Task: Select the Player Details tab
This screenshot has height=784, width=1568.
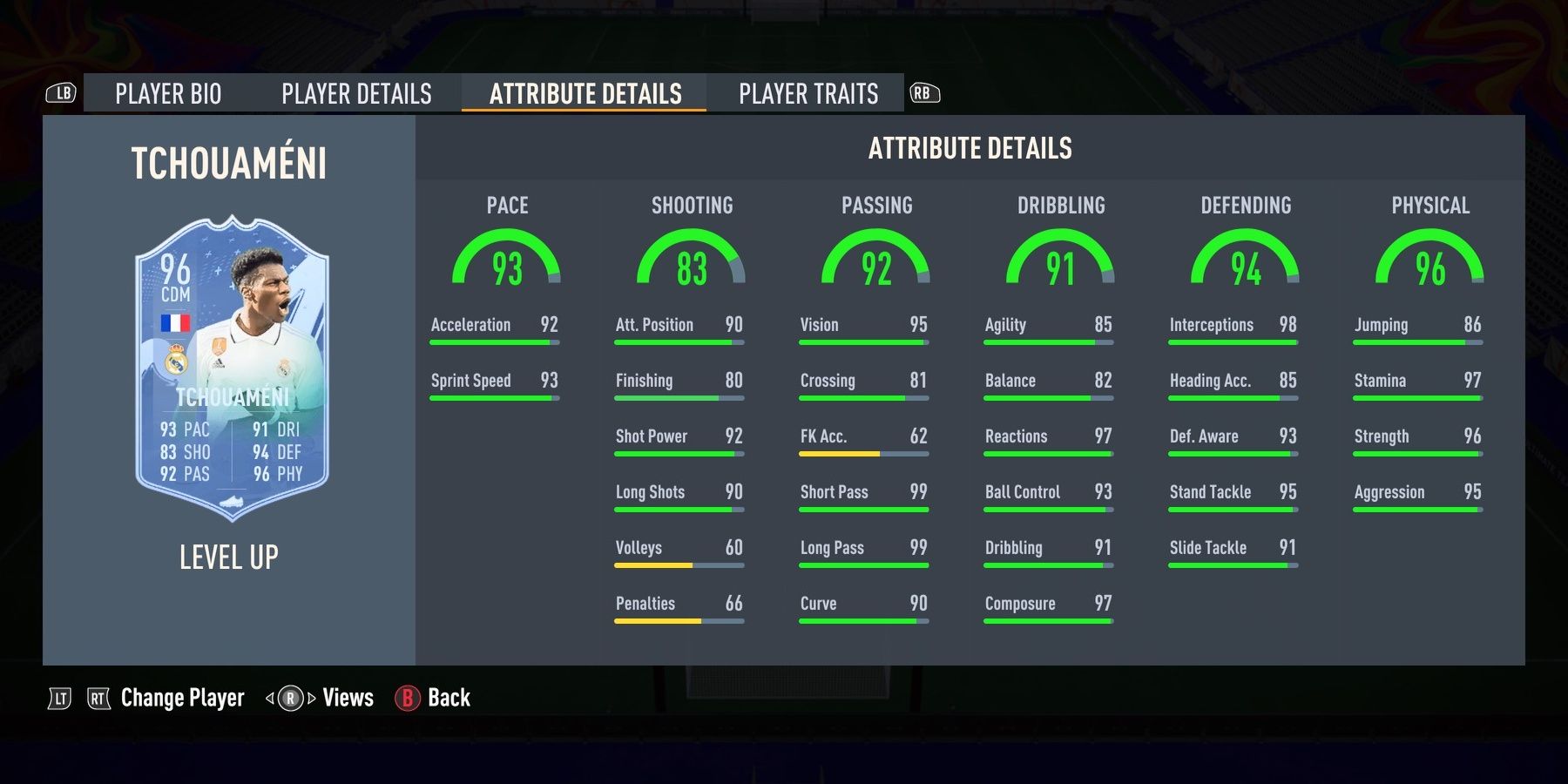Action: tap(355, 93)
